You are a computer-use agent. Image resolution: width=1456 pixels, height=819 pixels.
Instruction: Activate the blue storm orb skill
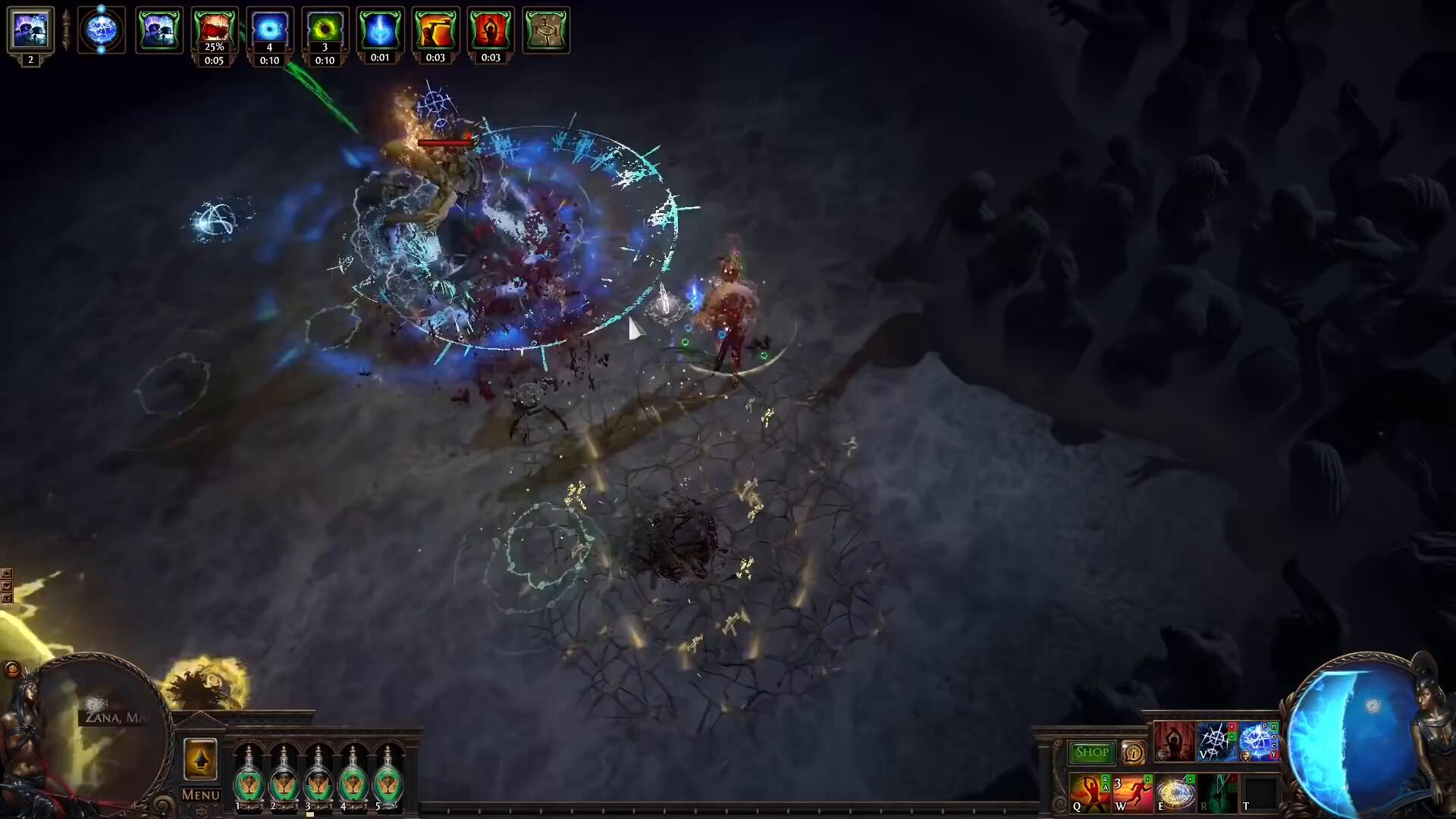coord(1257,741)
